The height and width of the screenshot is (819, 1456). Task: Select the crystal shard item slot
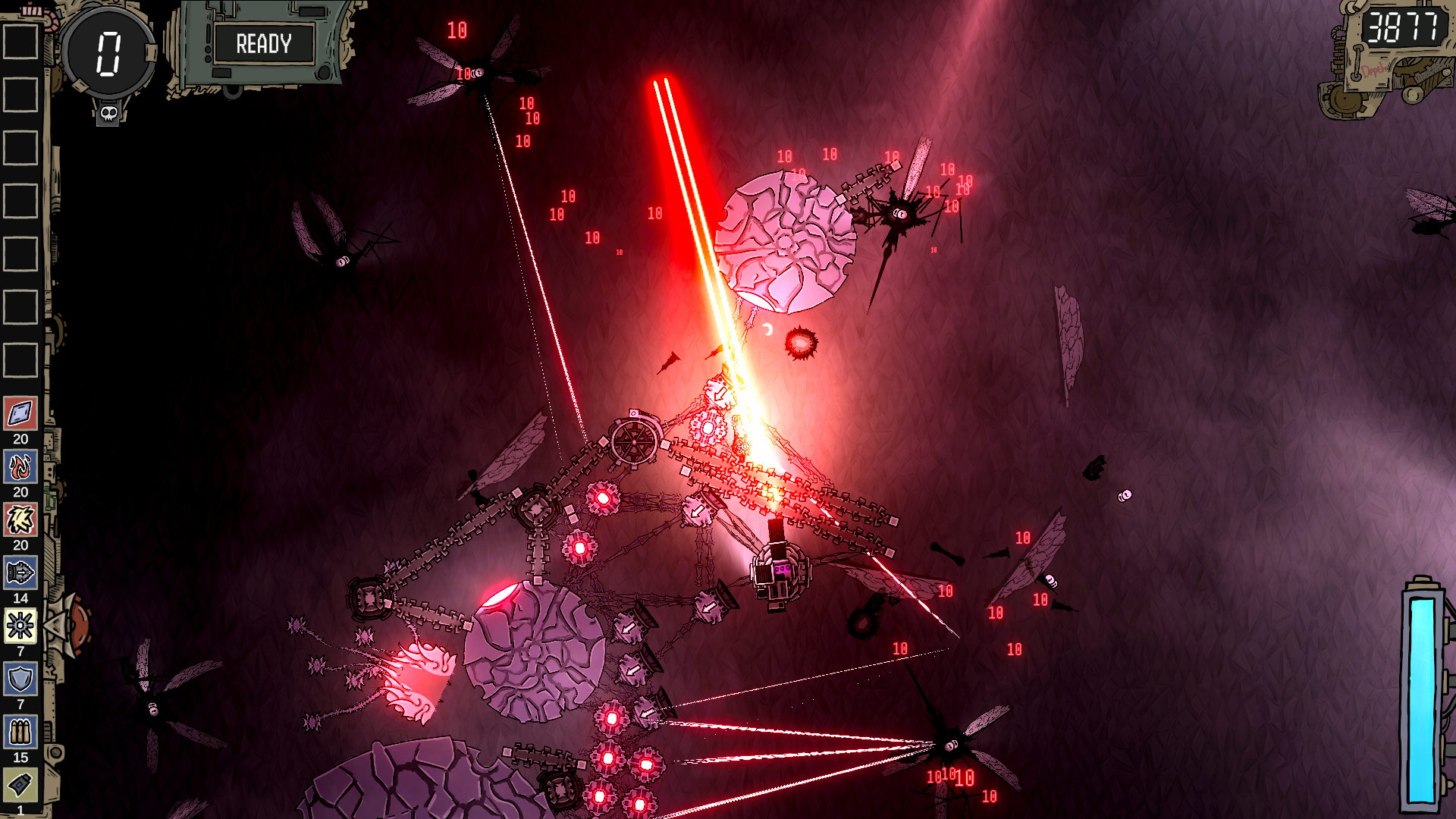click(x=20, y=414)
